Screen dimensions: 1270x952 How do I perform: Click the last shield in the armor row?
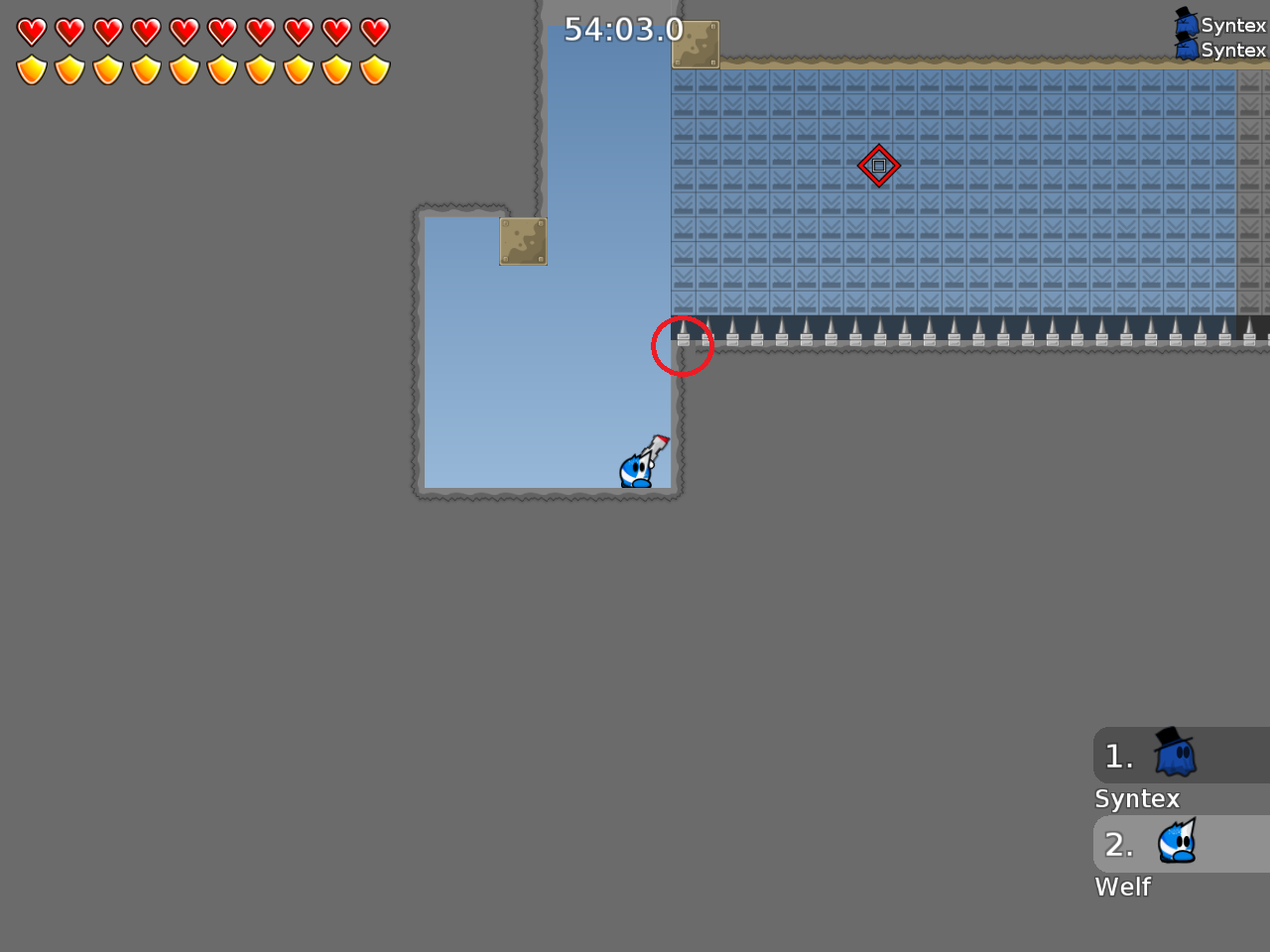click(374, 69)
